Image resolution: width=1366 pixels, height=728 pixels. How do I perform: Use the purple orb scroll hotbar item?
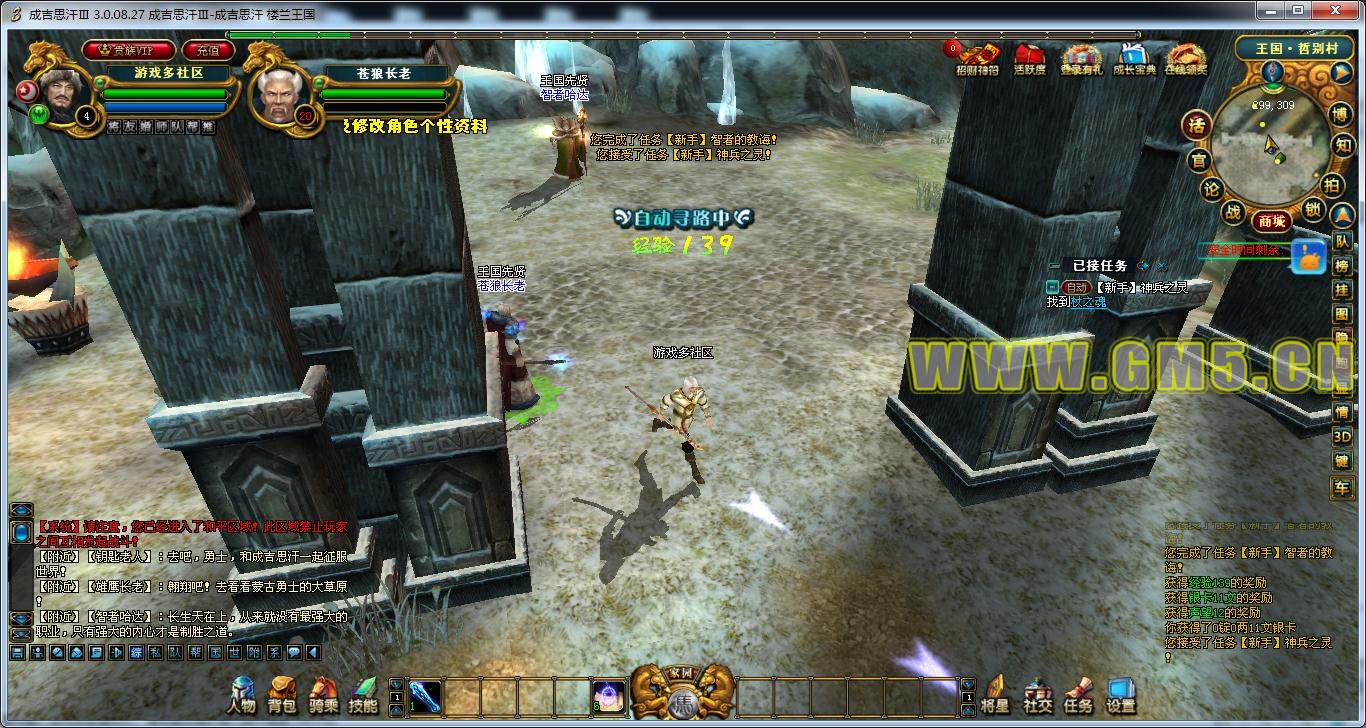(608, 694)
